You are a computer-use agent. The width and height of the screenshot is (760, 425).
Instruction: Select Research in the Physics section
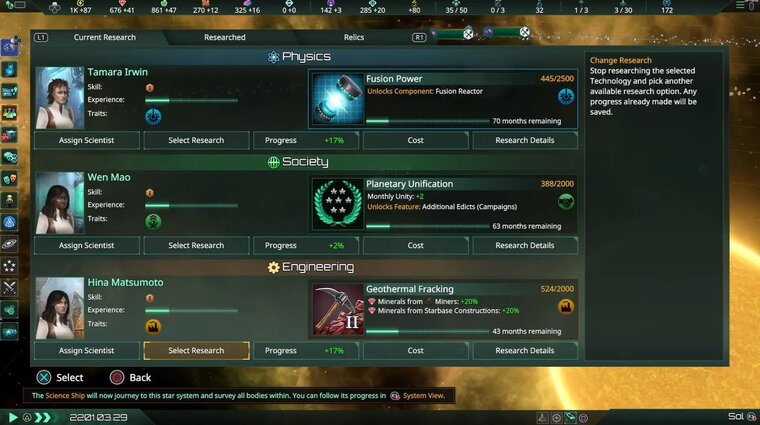point(196,140)
